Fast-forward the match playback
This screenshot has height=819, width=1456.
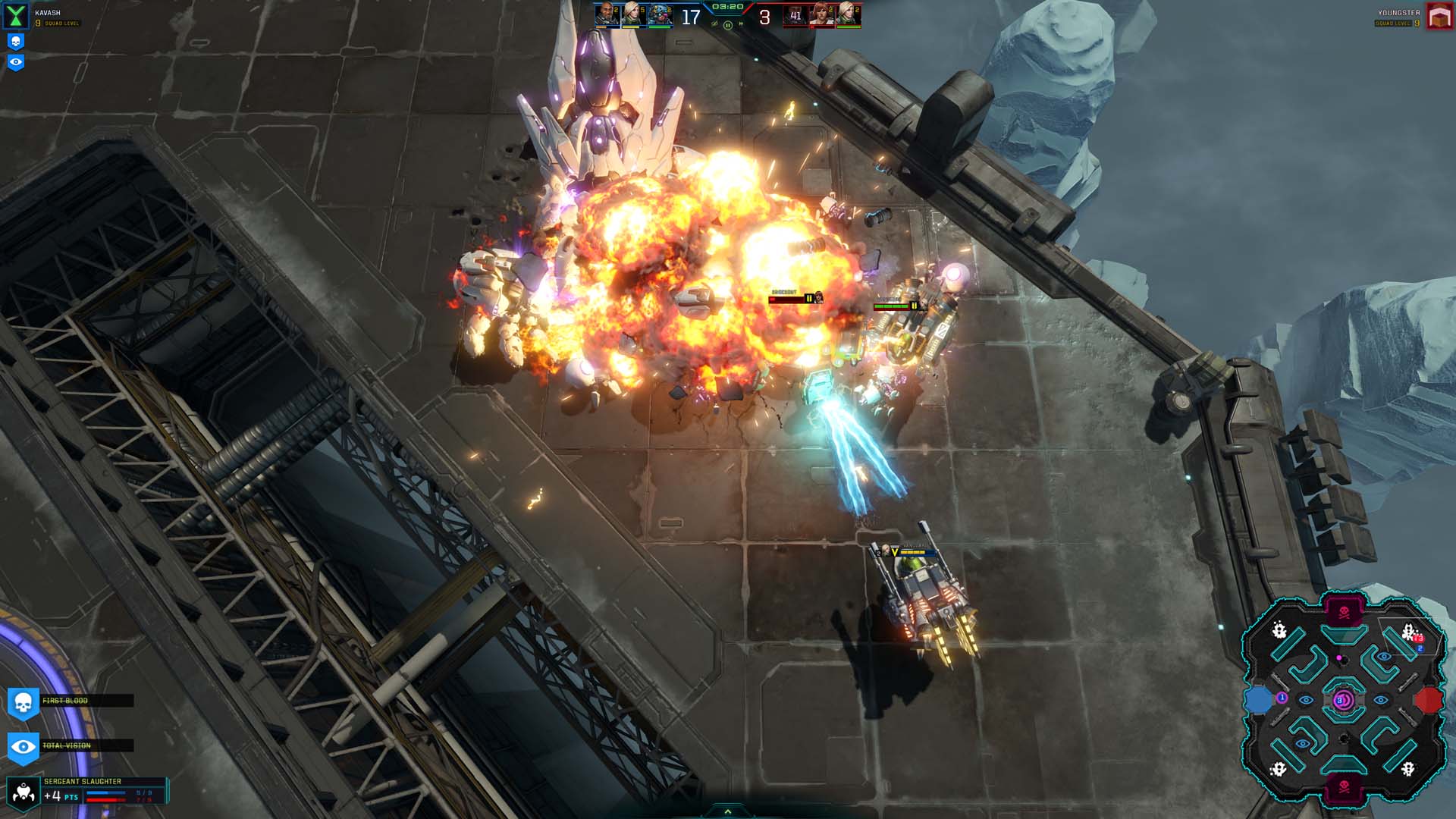pos(741,24)
